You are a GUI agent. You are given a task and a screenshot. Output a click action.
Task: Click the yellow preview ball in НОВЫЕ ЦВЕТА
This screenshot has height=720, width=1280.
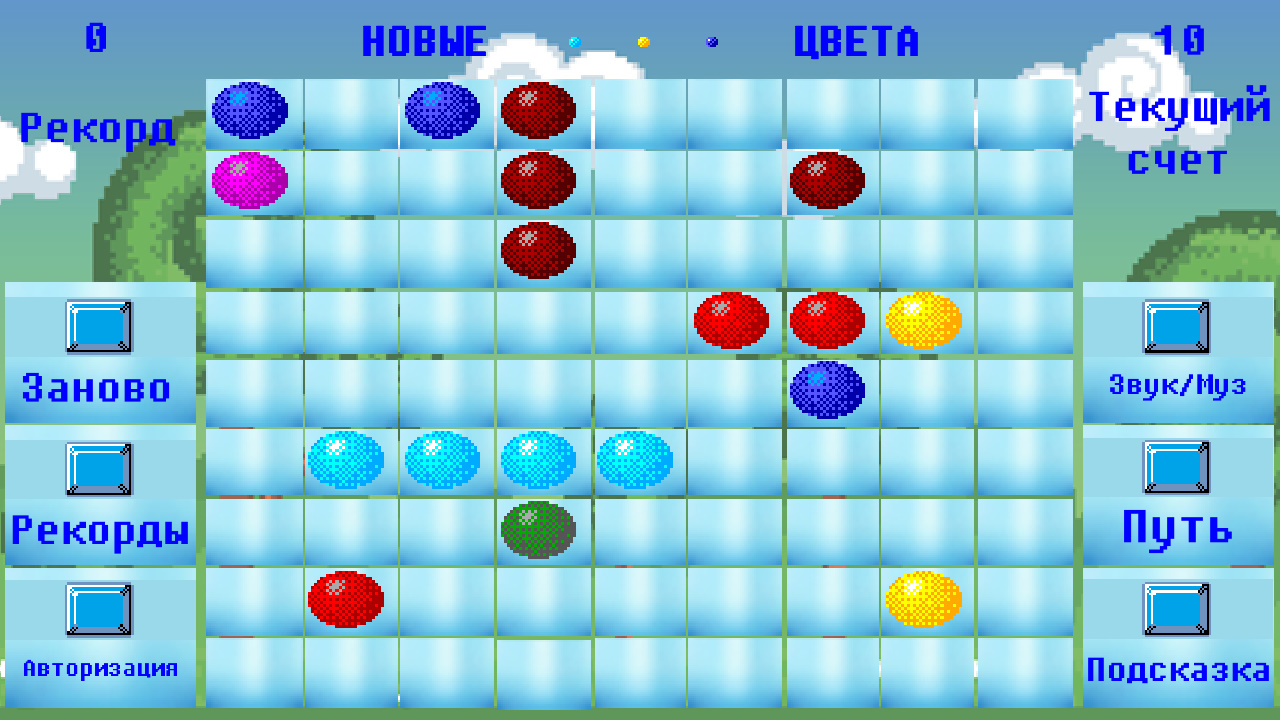(644, 42)
